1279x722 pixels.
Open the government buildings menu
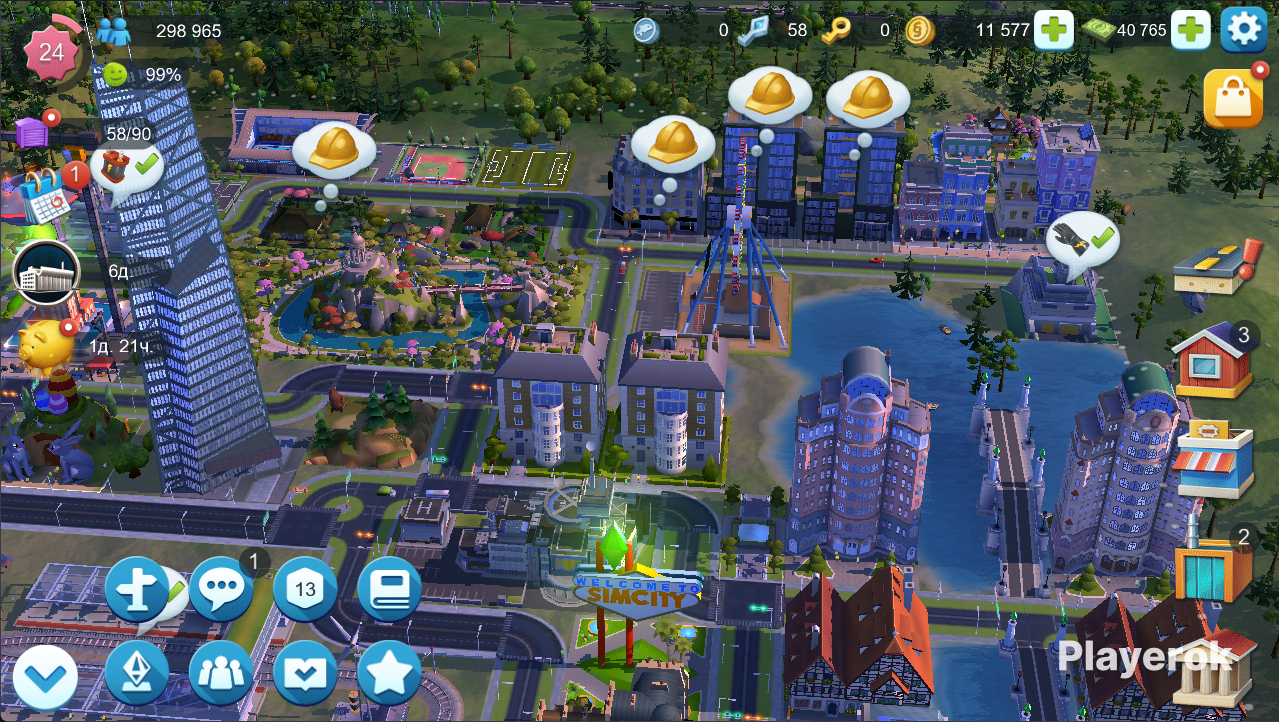click(x=1214, y=668)
